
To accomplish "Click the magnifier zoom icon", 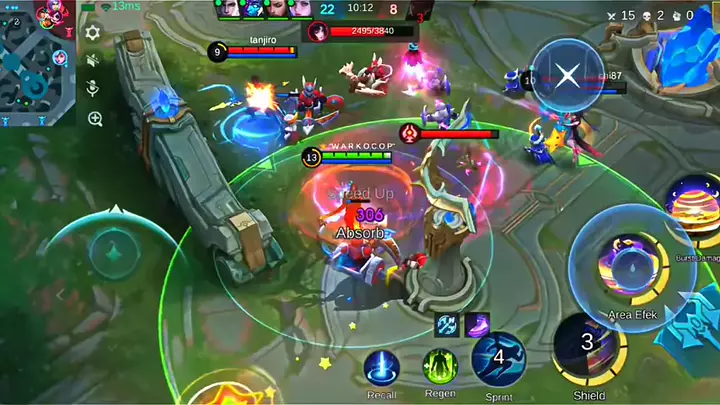I will pos(95,118).
